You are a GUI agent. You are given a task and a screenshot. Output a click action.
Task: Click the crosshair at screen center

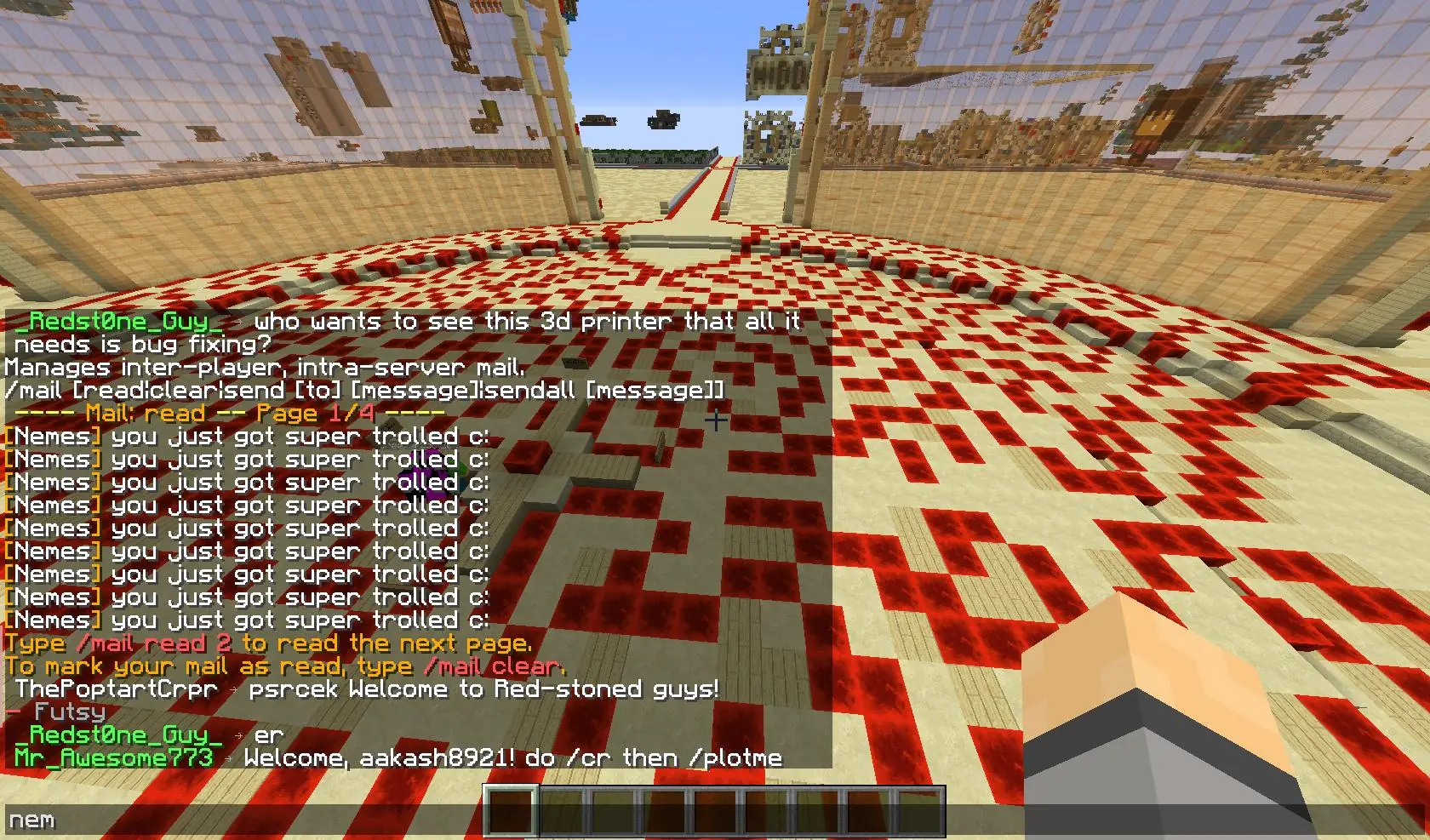(716, 420)
